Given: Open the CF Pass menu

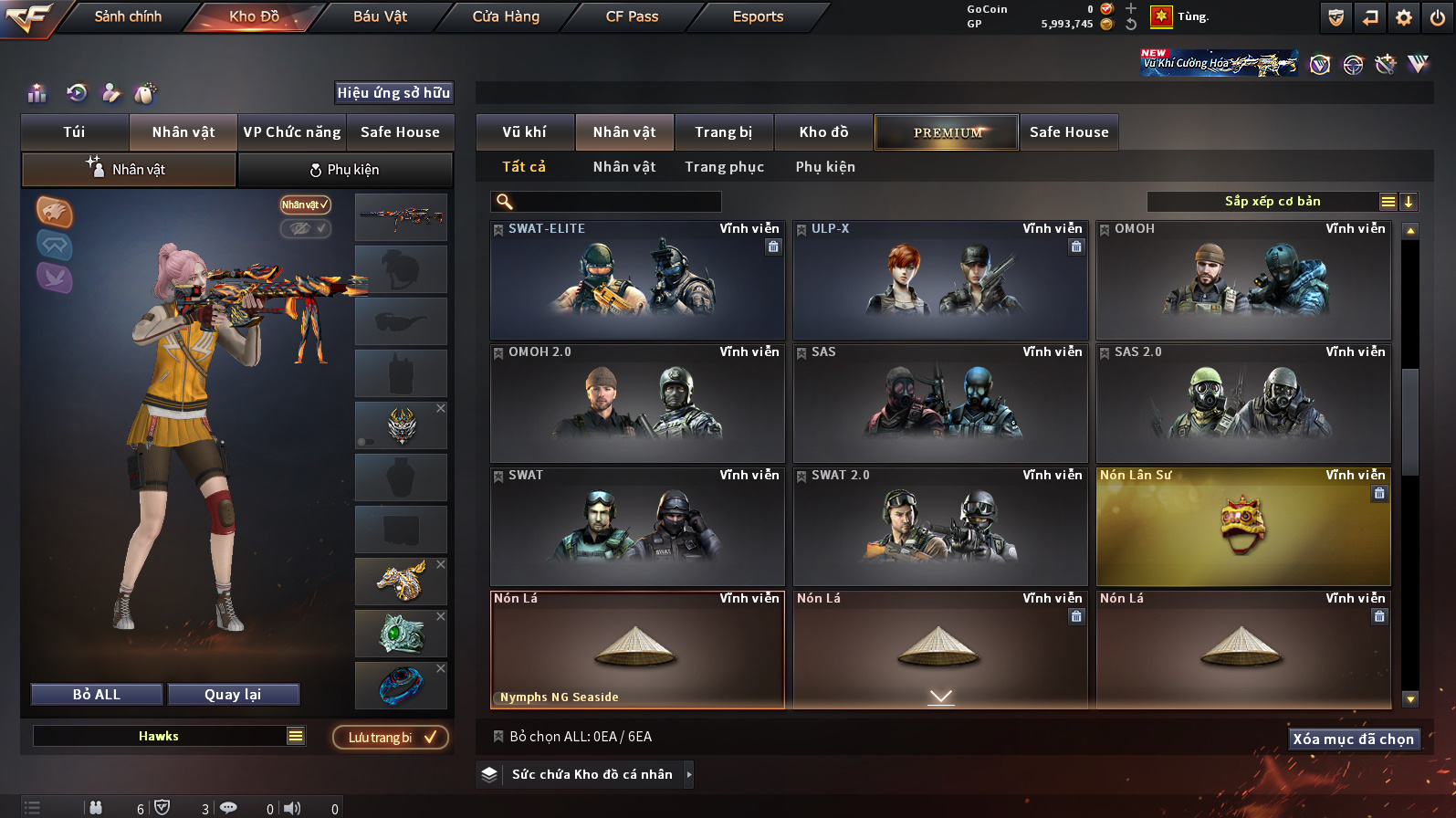Looking at the screenshot, I should pos(632,16).
